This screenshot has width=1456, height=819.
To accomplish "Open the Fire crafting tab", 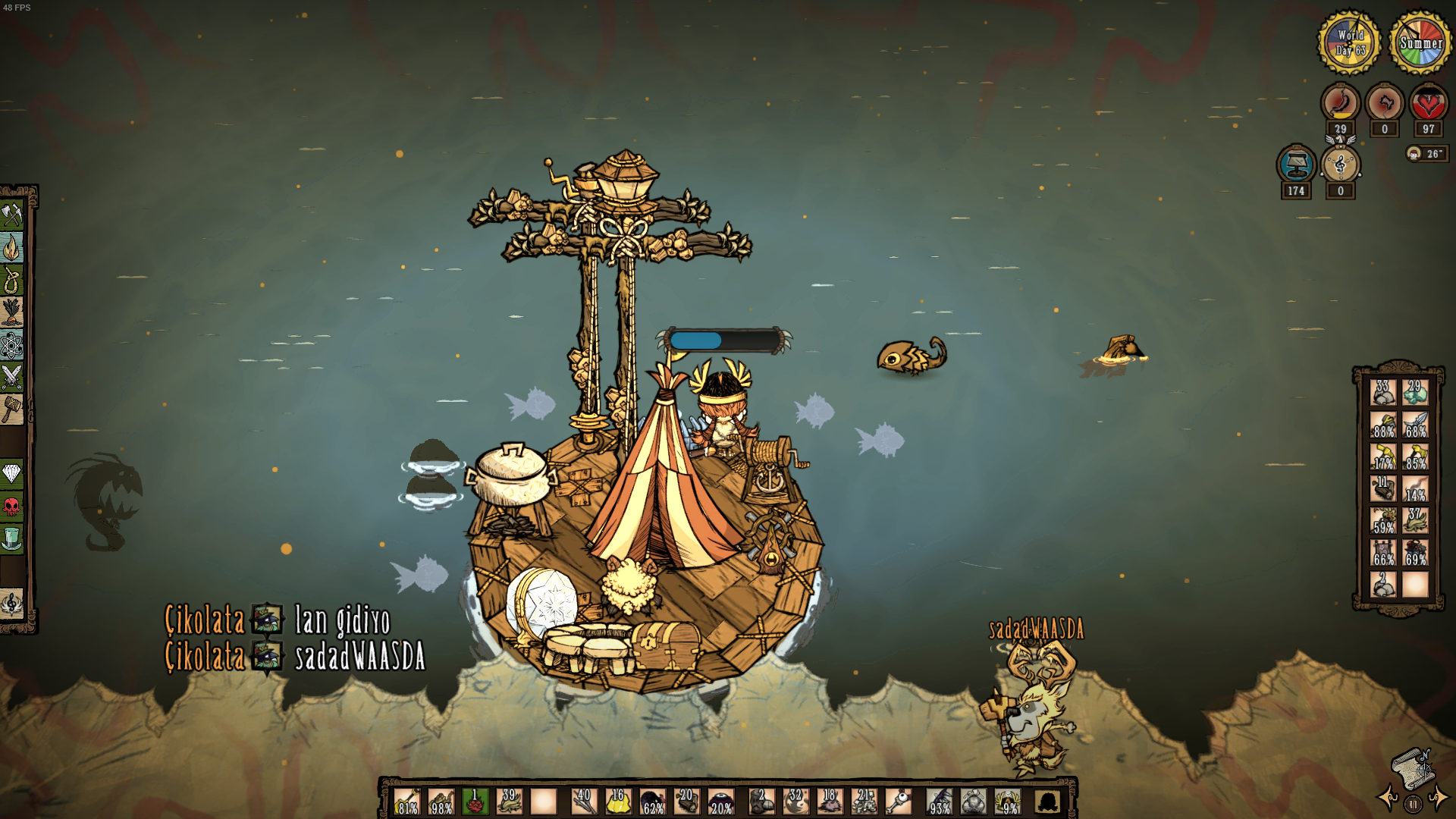I will point(12,248).
